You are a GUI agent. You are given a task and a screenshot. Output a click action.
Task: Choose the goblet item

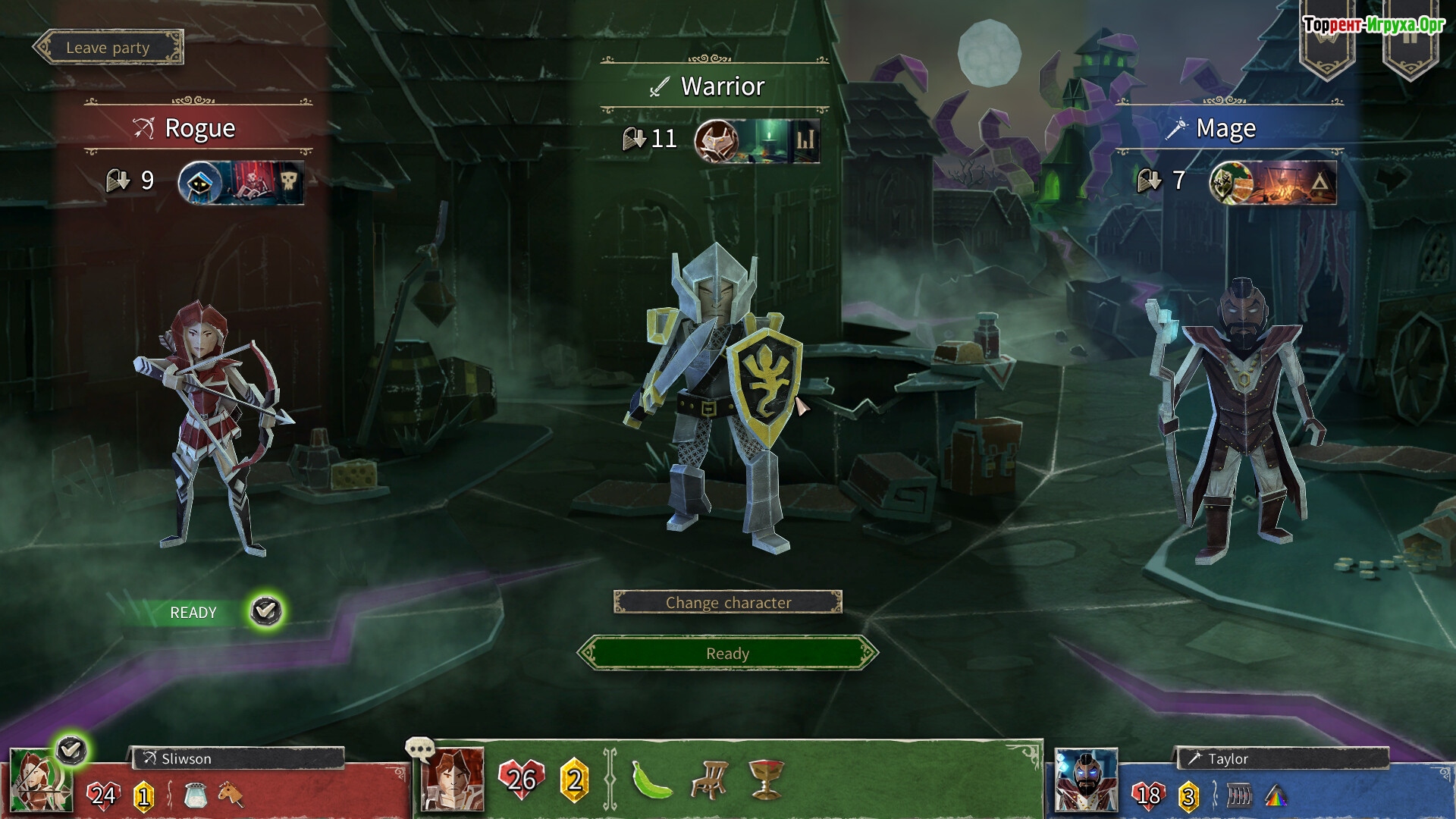coord(765,780)
